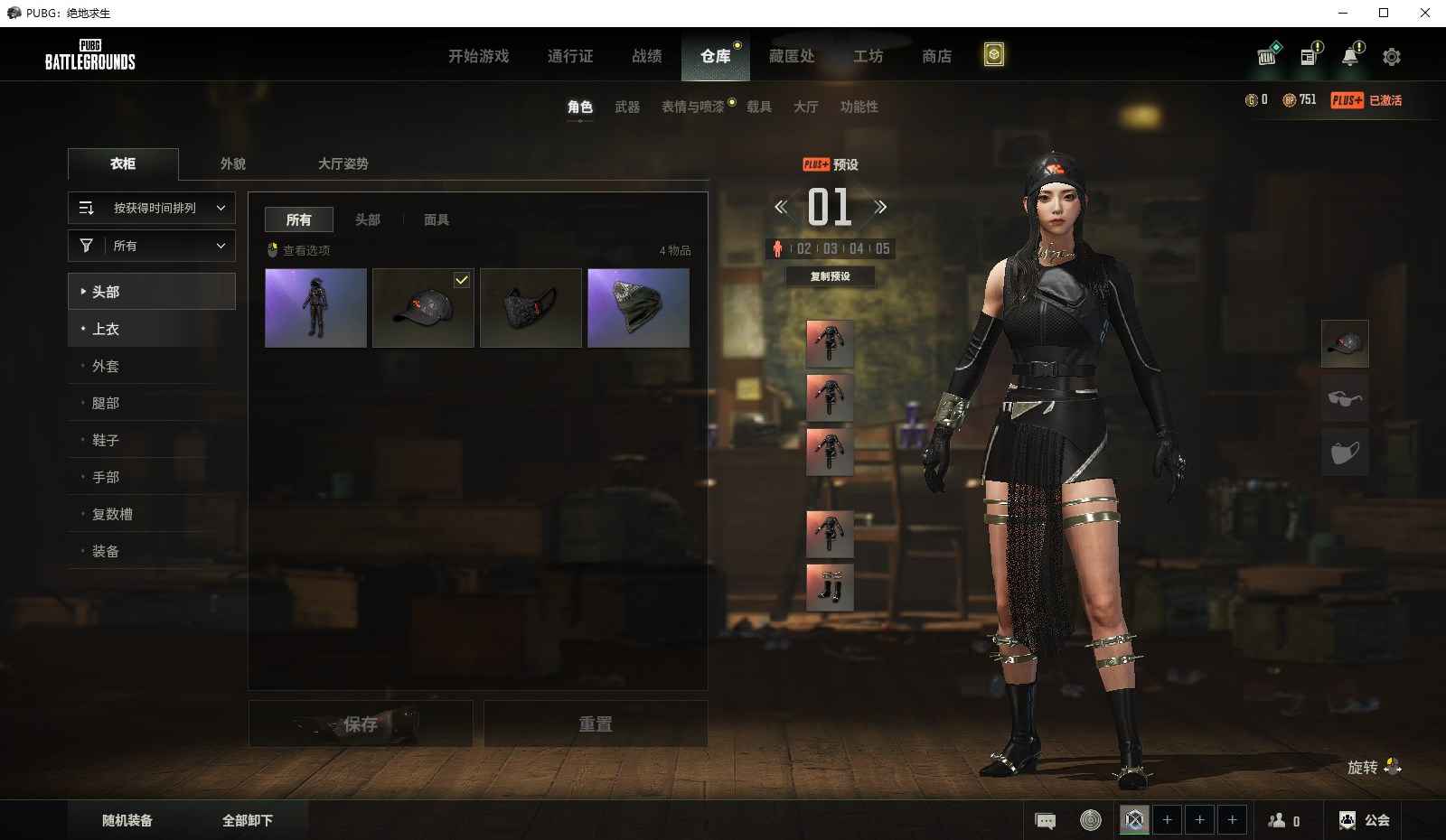1446x840 pixels.
Task: Select the black baseball cap item
Action: pyautogui.click(x=423, y=308)
